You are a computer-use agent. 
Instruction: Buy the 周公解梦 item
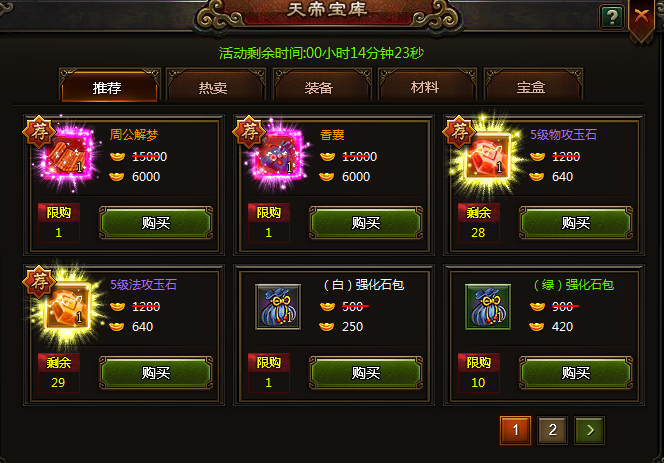pyautogui.click(x=156, y=222)
